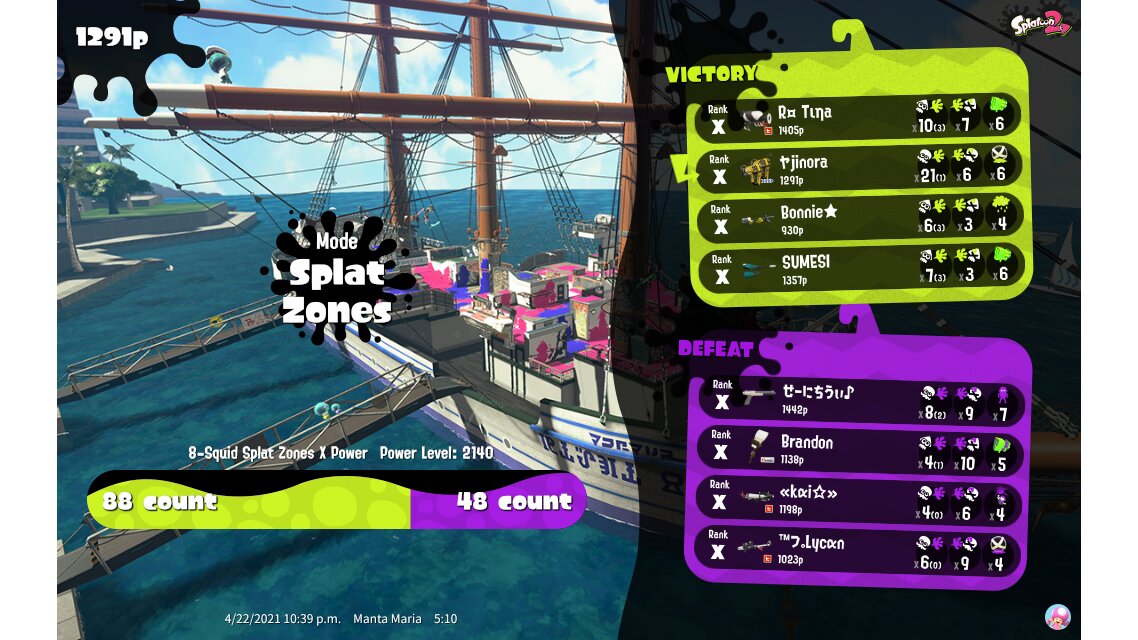Viewport: 1138px width, 640px height.
Task: Select the defeated player row with 1442p
Action: 858,400
